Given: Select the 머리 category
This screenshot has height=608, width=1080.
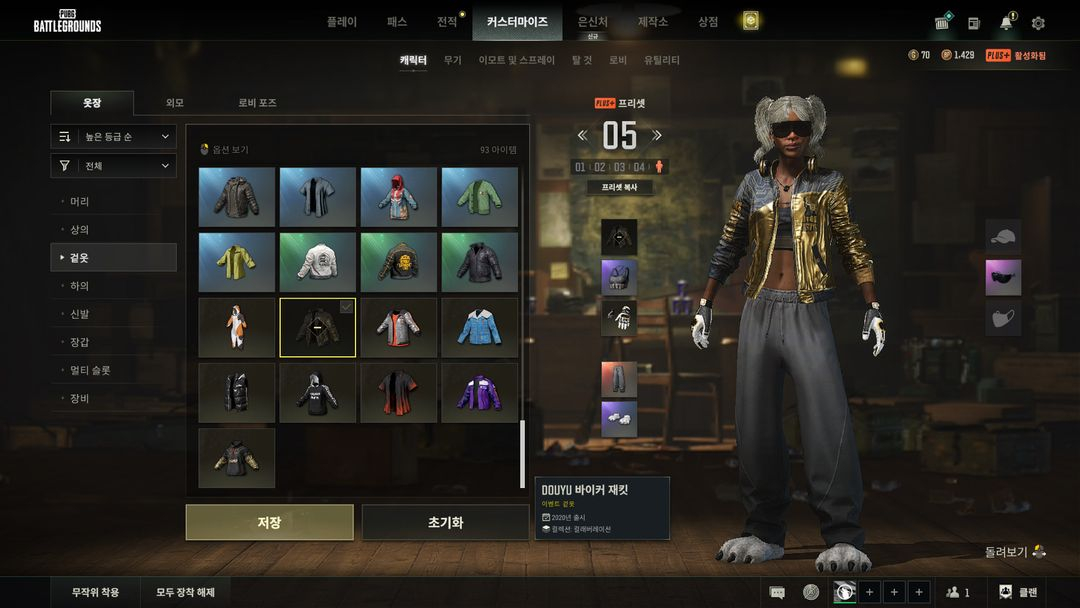Looking at the screenshot, I should tap(80, 201).
